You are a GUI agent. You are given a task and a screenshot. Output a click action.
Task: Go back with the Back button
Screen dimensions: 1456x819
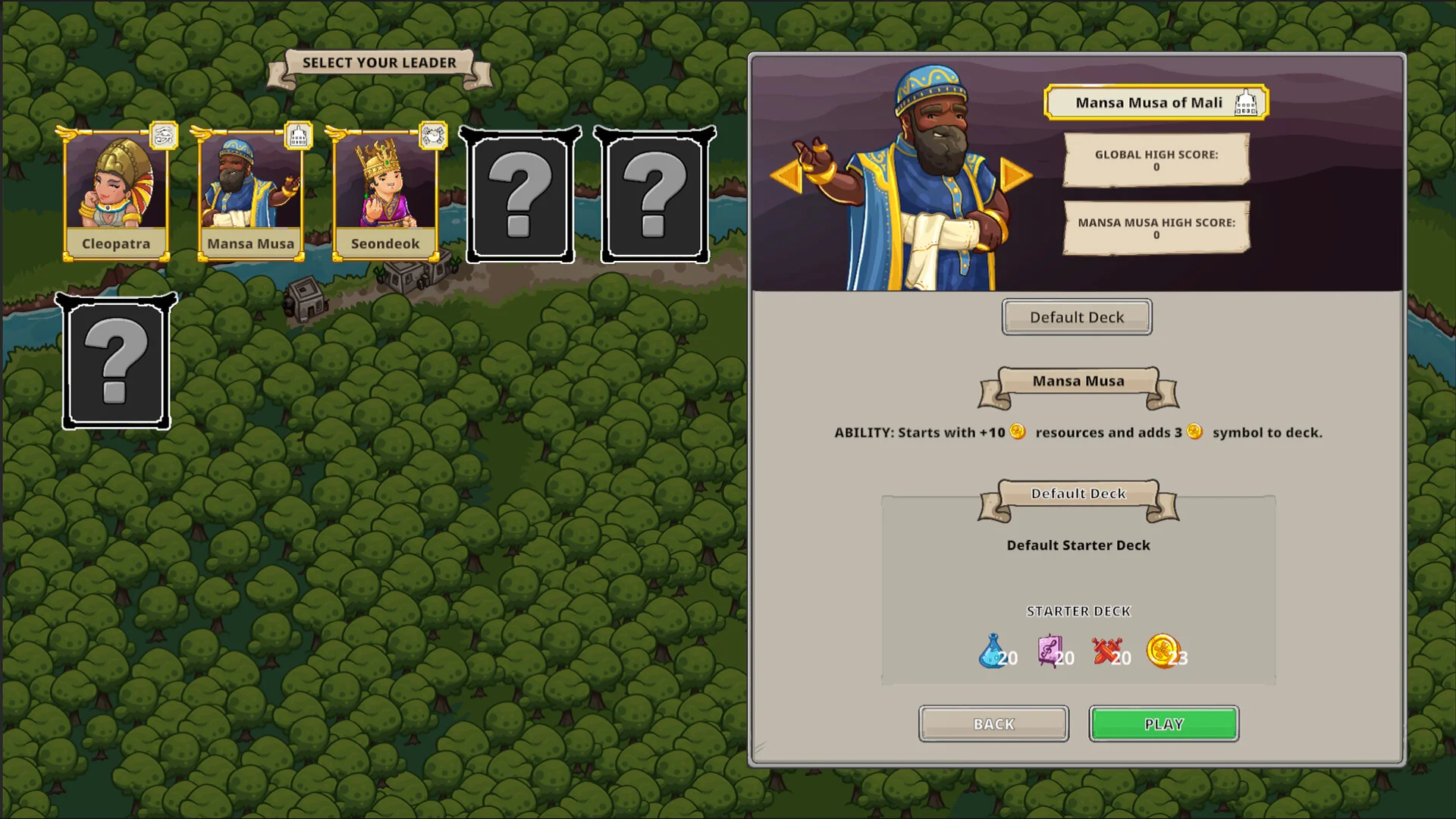pyautogui.click(x=993, y=723)
